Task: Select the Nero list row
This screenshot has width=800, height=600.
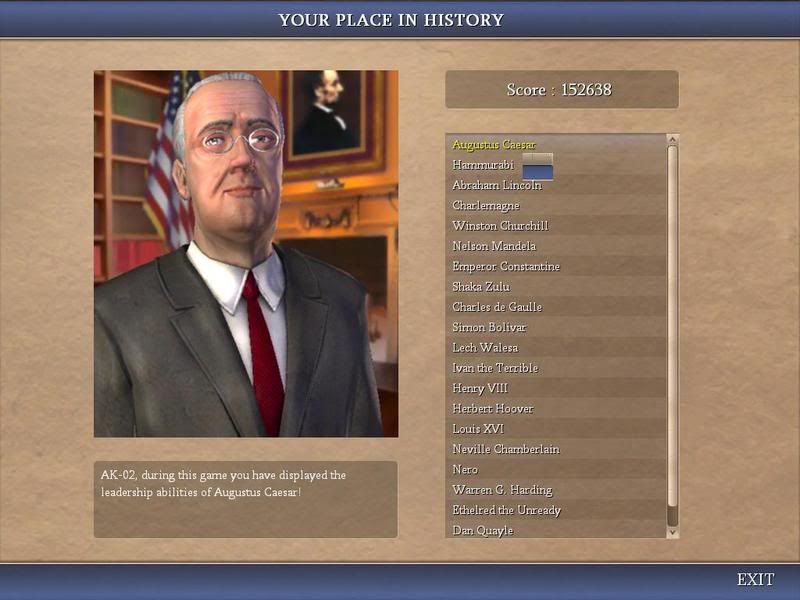Action: pyautogui.click(x=465, y=469)
